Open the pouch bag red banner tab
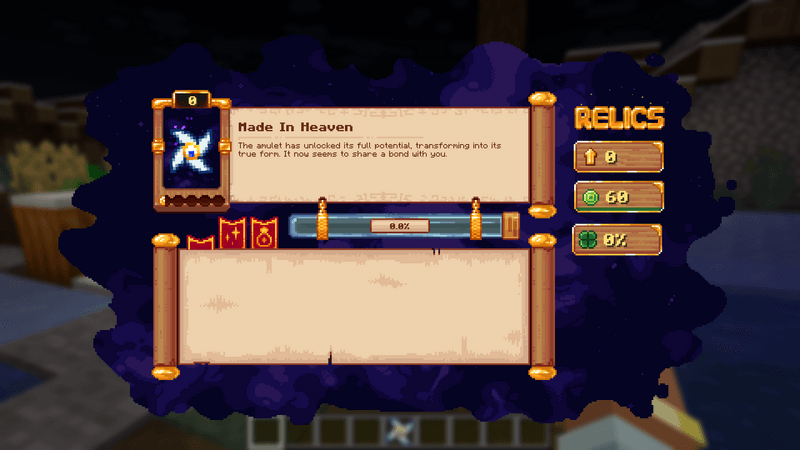This screenshot has height=450, width=800. coord(263,232)
